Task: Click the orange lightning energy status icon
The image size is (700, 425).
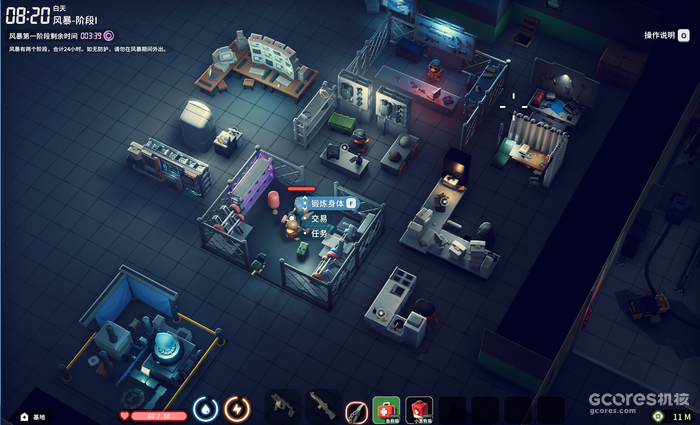Action: (x=237, y=409)
